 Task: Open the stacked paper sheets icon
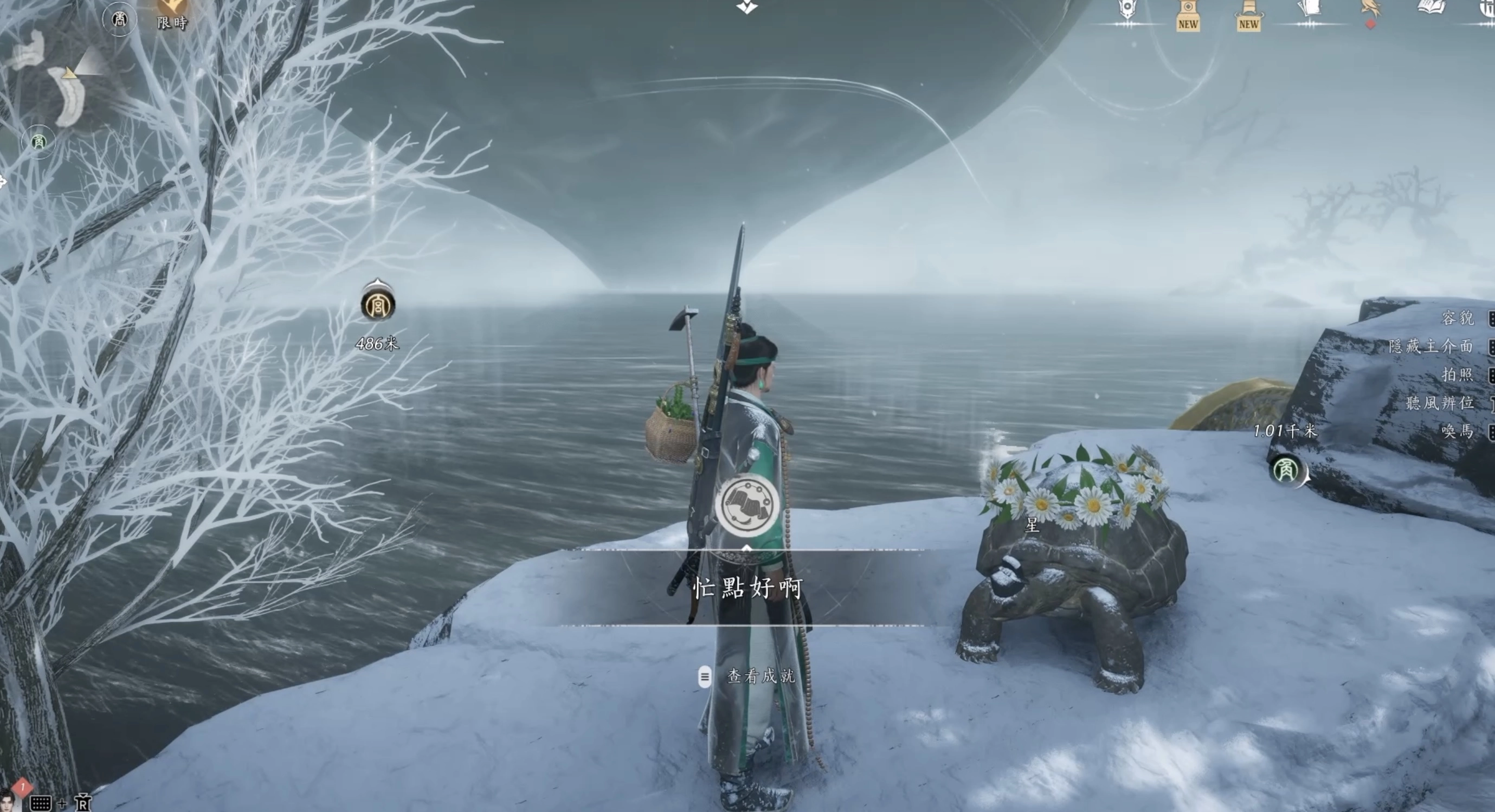click(1309, 9)
